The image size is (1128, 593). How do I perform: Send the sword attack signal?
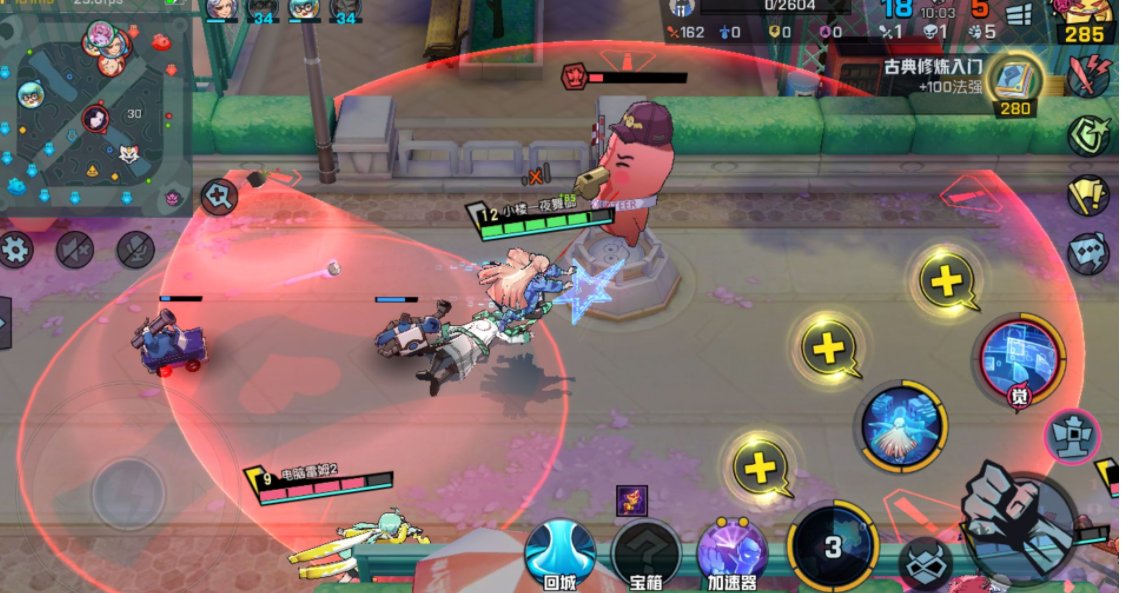point(1089,76)
